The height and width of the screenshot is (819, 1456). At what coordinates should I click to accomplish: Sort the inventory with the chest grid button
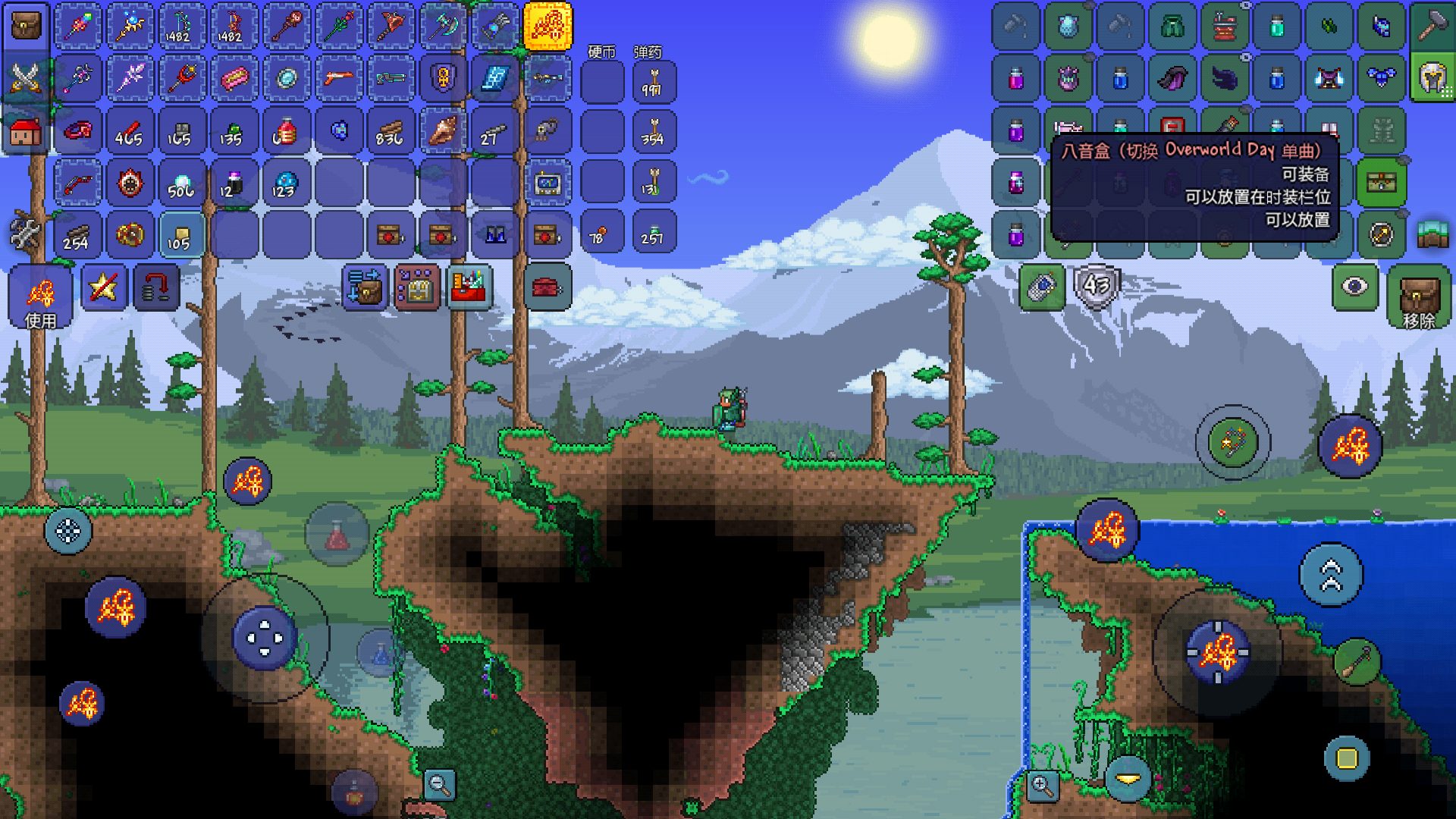point(416,287)
